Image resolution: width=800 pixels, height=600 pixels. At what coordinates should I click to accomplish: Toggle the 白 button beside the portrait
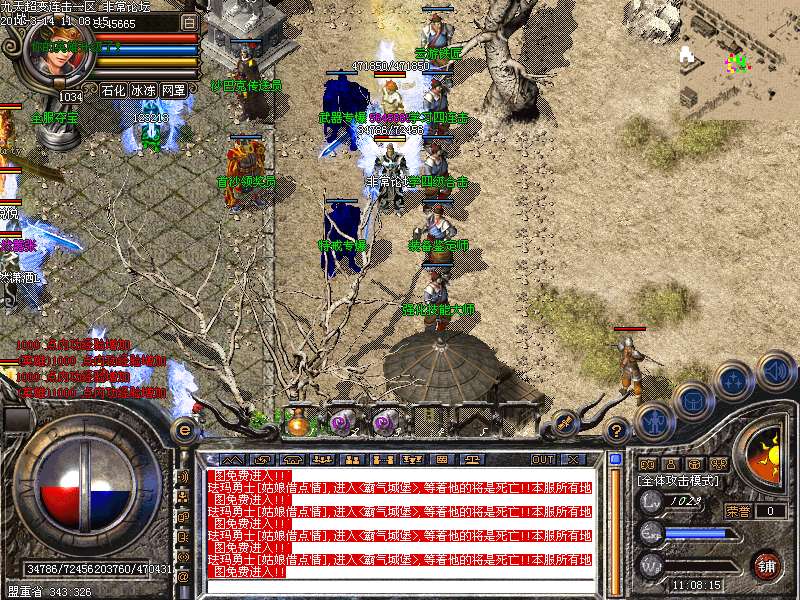click(190, 21)
